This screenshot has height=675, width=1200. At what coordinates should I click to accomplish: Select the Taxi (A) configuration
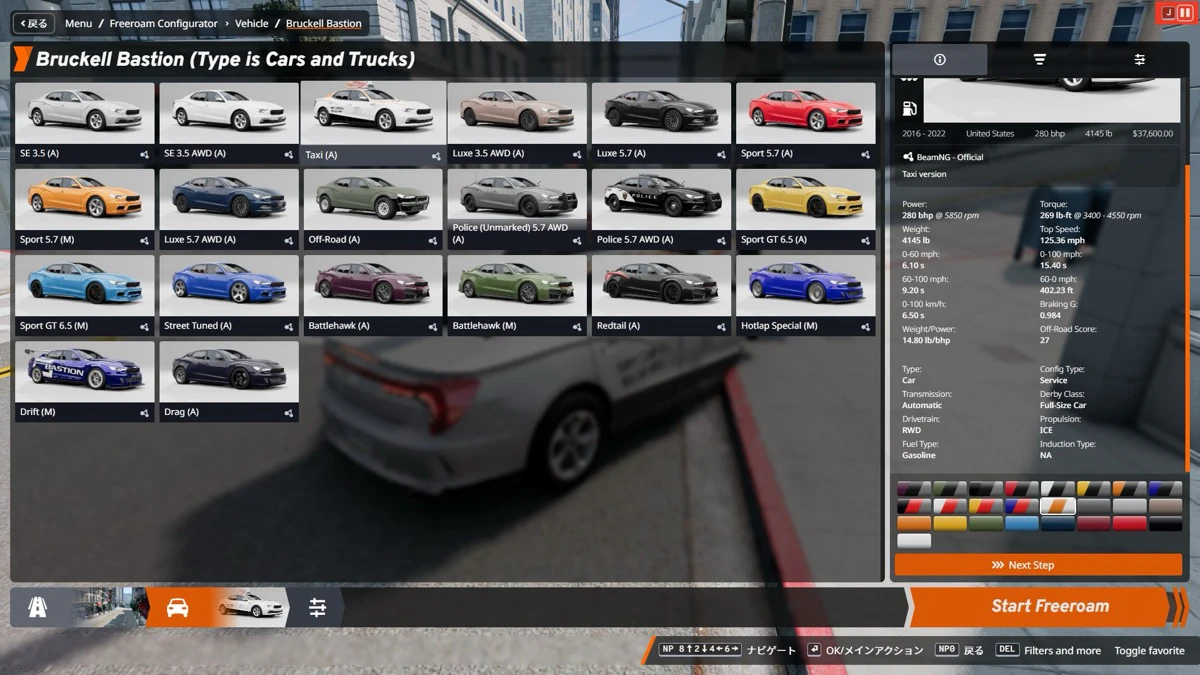373,122
